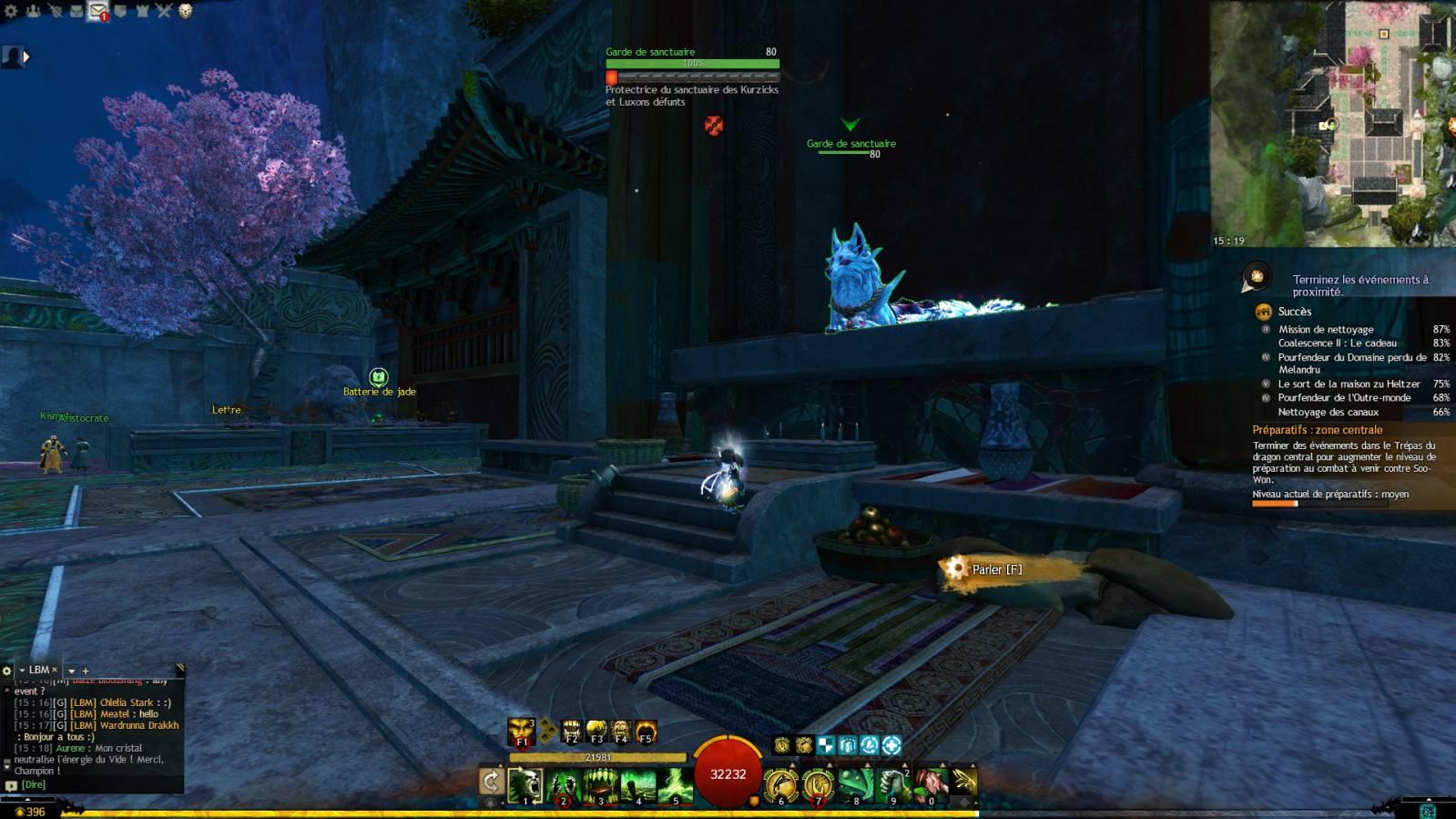
Task: Open the Préparatifs : zone centrale objective
Action: click(1317, 430)
